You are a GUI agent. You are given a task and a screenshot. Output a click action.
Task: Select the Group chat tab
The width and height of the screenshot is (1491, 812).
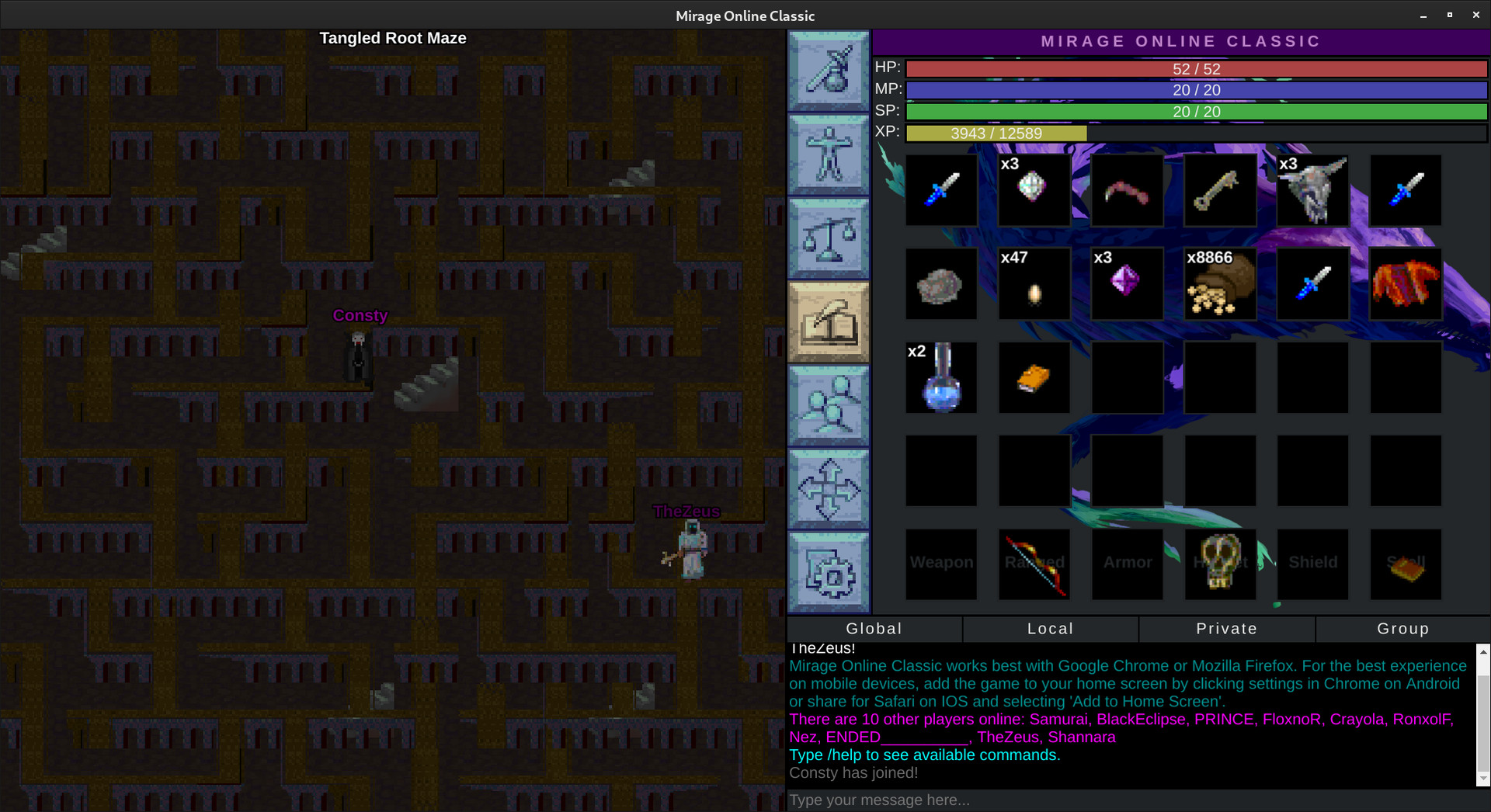point(1403,629)
